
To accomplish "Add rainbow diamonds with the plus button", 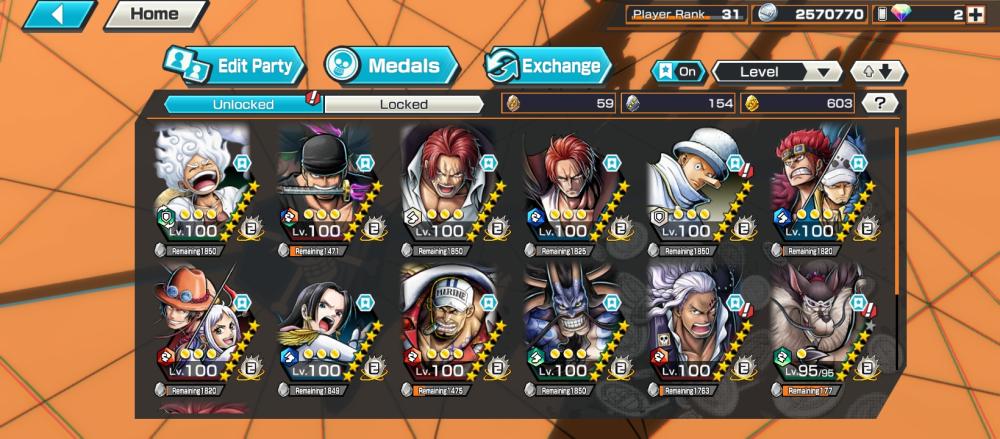I will pos(975,15).
